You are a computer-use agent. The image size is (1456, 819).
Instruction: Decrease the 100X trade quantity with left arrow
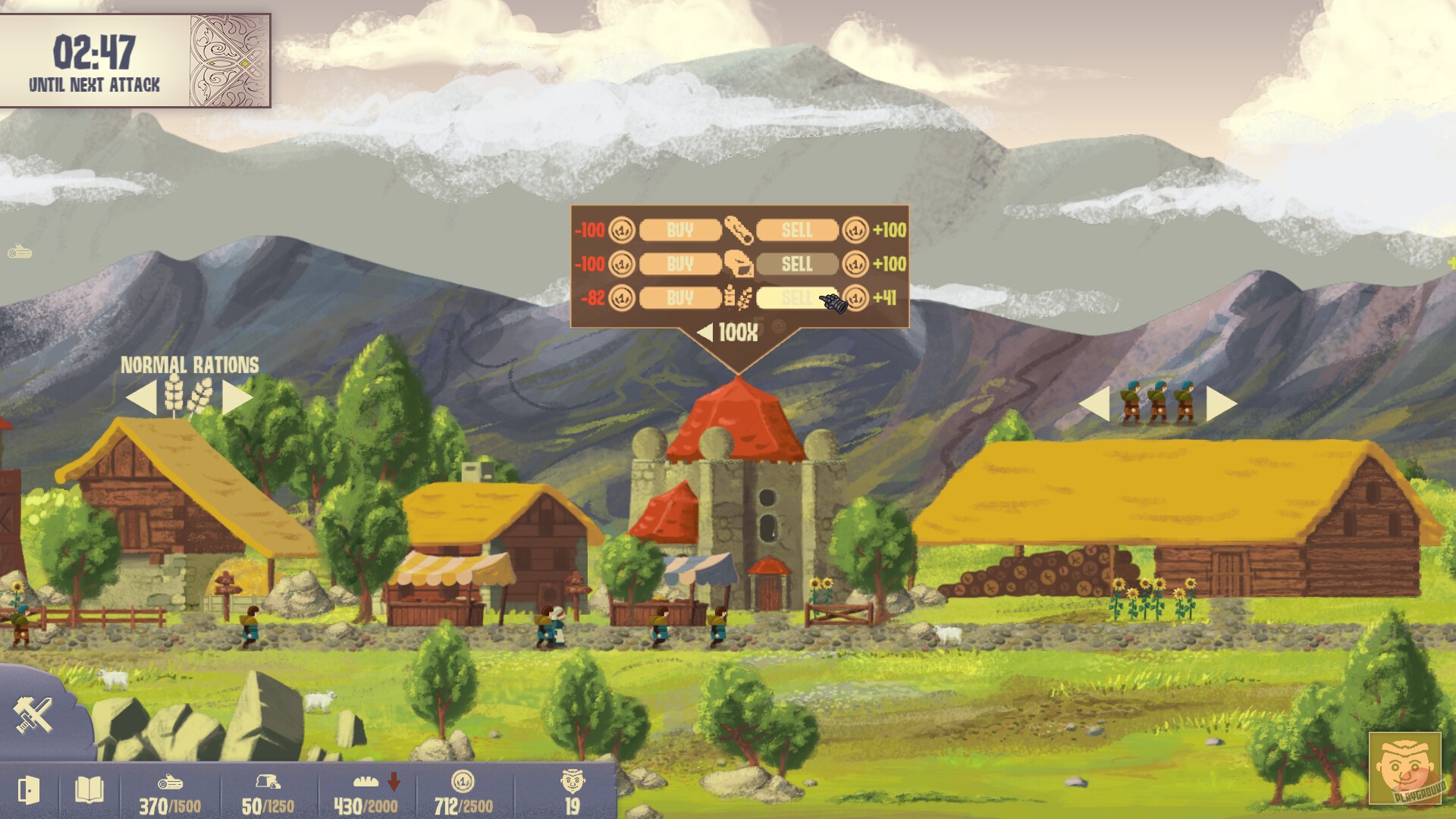(x=707, y=331)
